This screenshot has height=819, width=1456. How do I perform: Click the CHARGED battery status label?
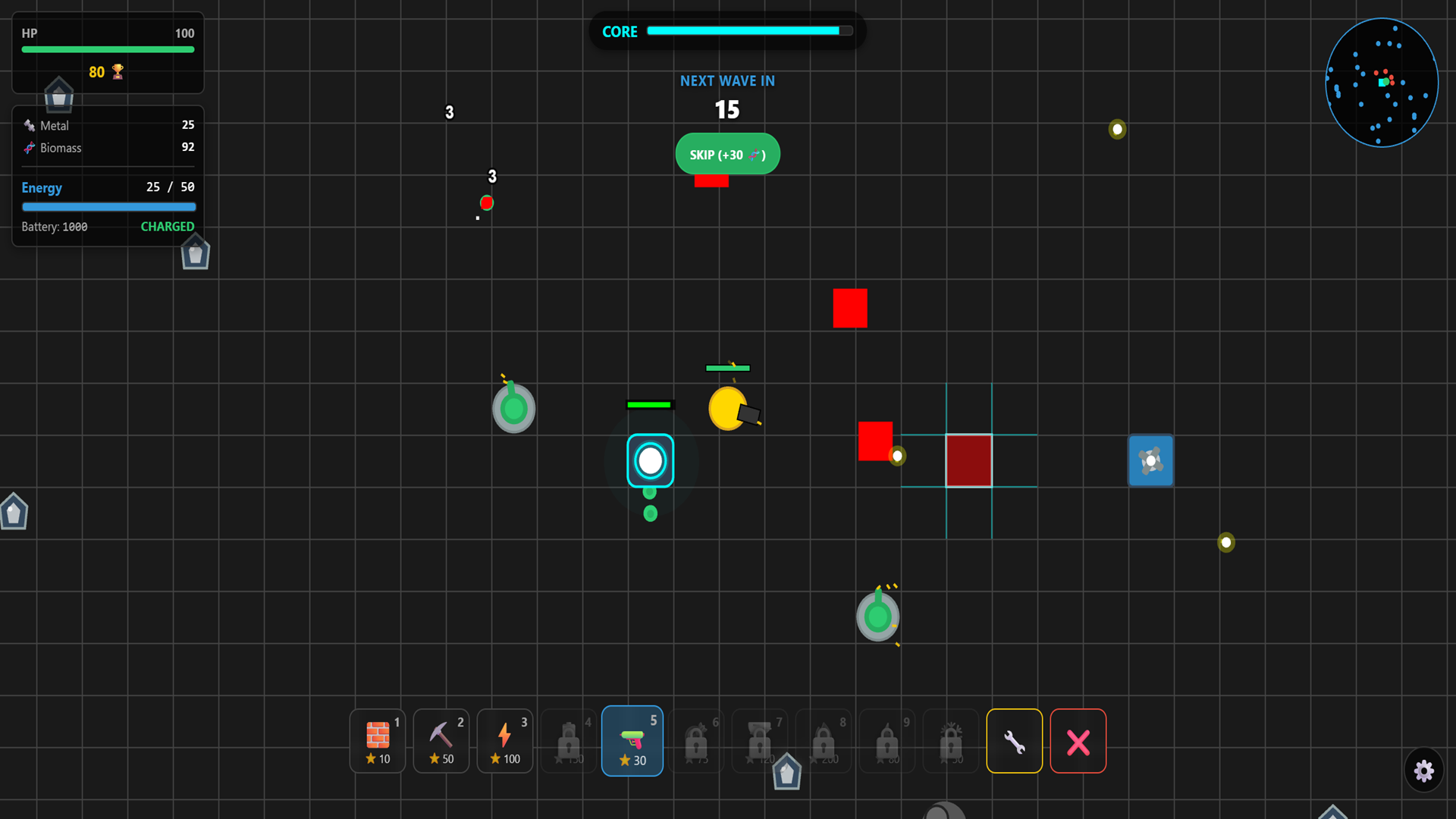tap(167, 226)
